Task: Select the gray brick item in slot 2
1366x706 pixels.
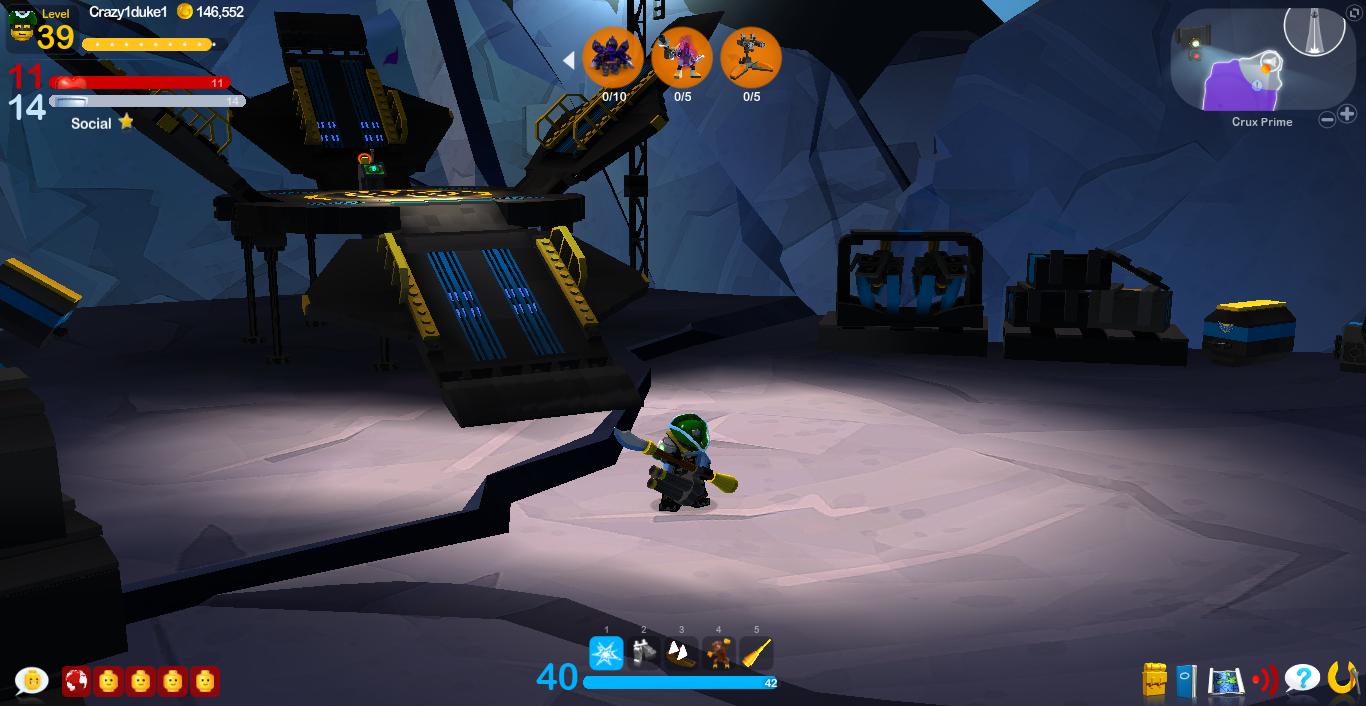Action: pyautogui.click(x=644, y=653)
